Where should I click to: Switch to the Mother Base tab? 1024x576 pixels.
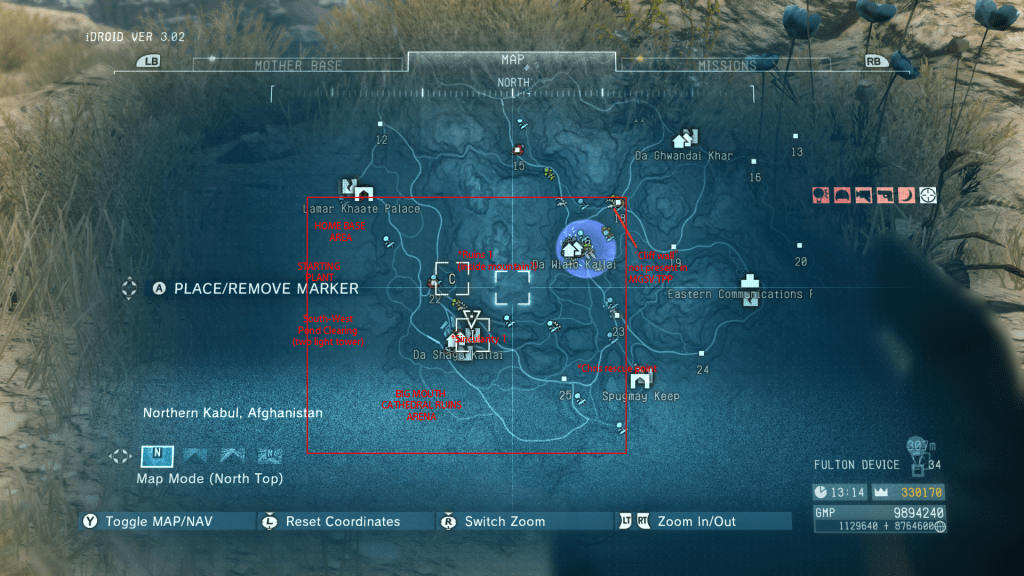coord(298,65)
